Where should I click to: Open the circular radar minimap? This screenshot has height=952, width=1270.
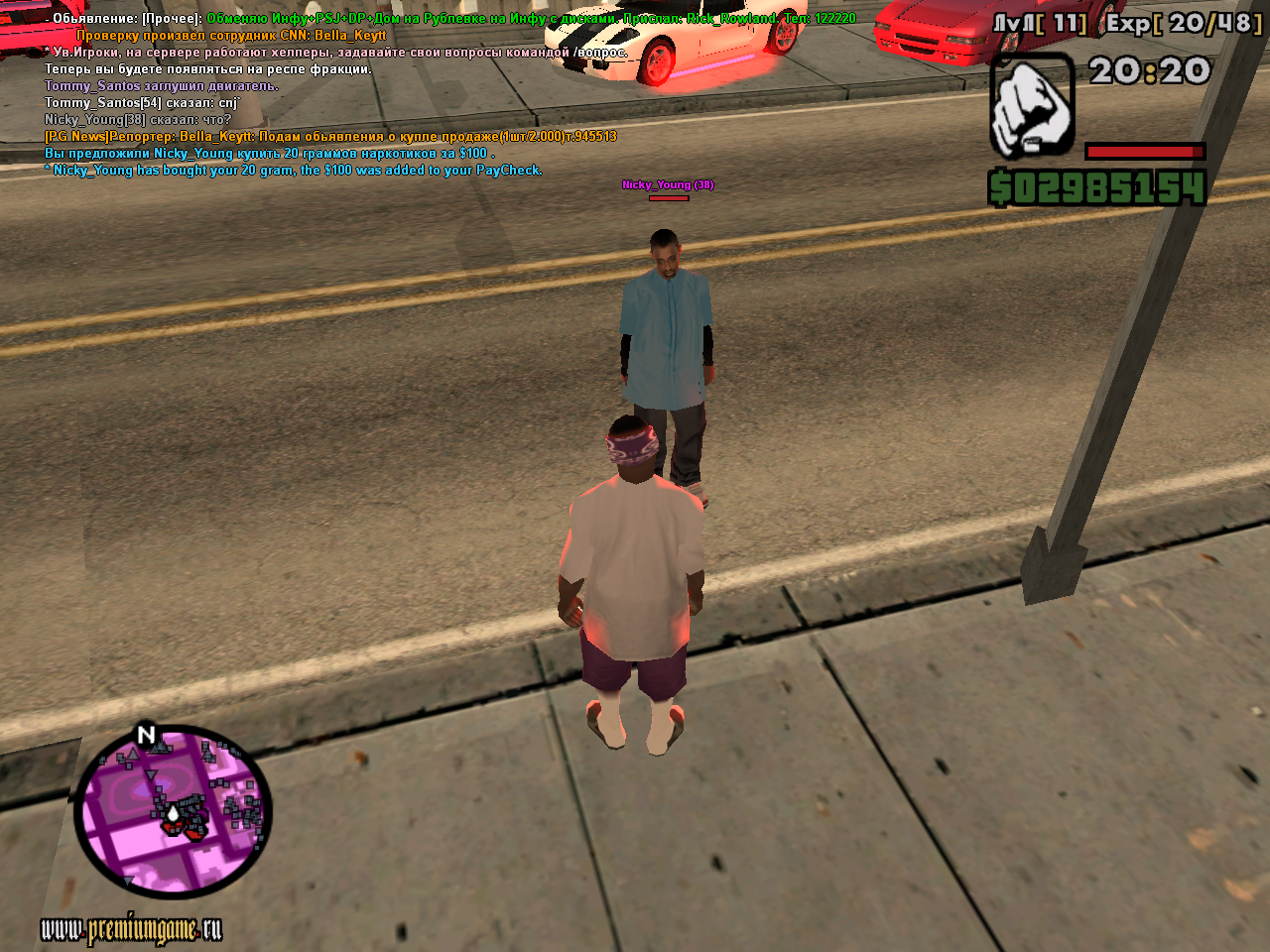click(173, 813)
